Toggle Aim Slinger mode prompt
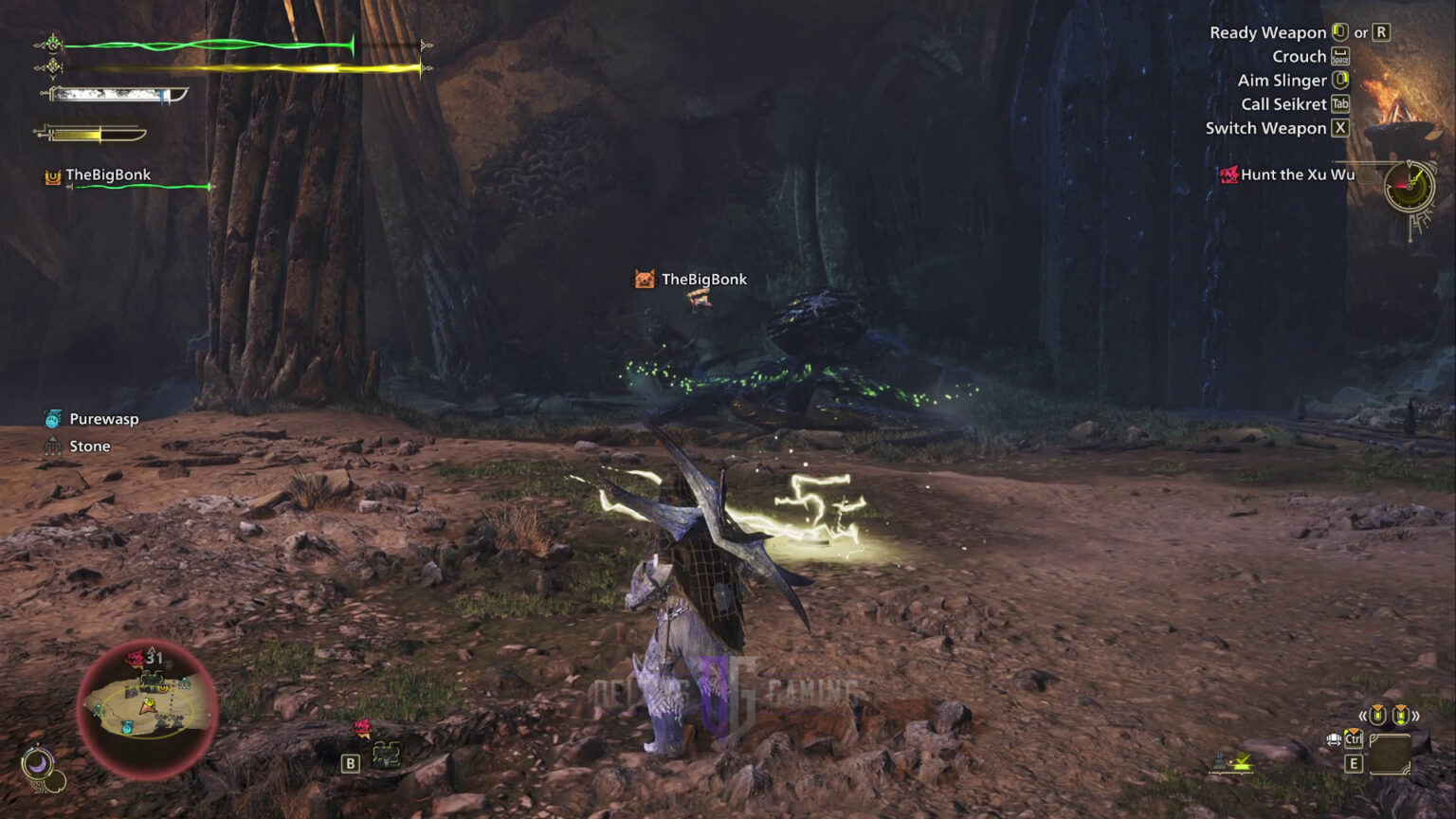Screen dimensions: 1456x819 click(x=1339, y=81)
